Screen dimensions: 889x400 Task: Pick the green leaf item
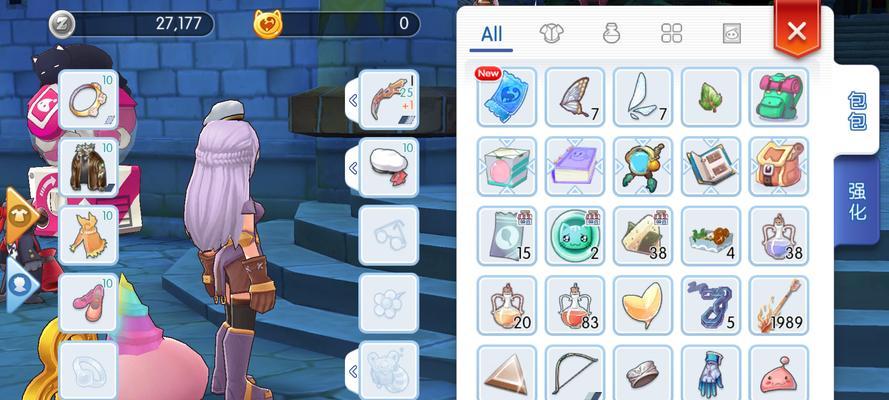click(711, 97)
